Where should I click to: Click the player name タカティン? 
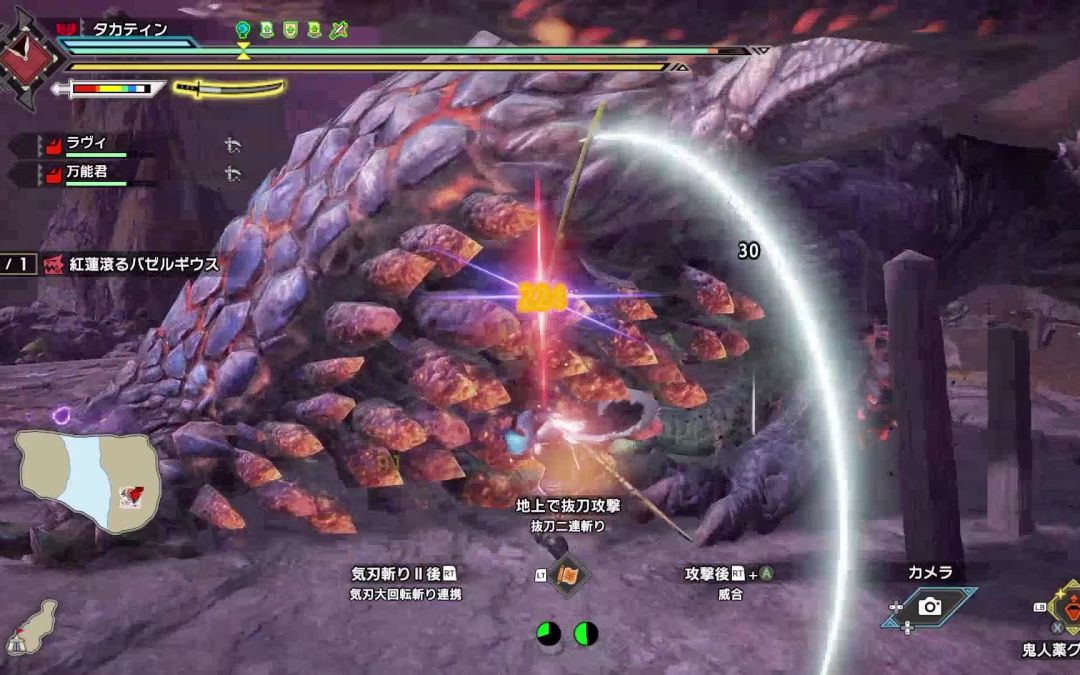click(x=130, y=30)
